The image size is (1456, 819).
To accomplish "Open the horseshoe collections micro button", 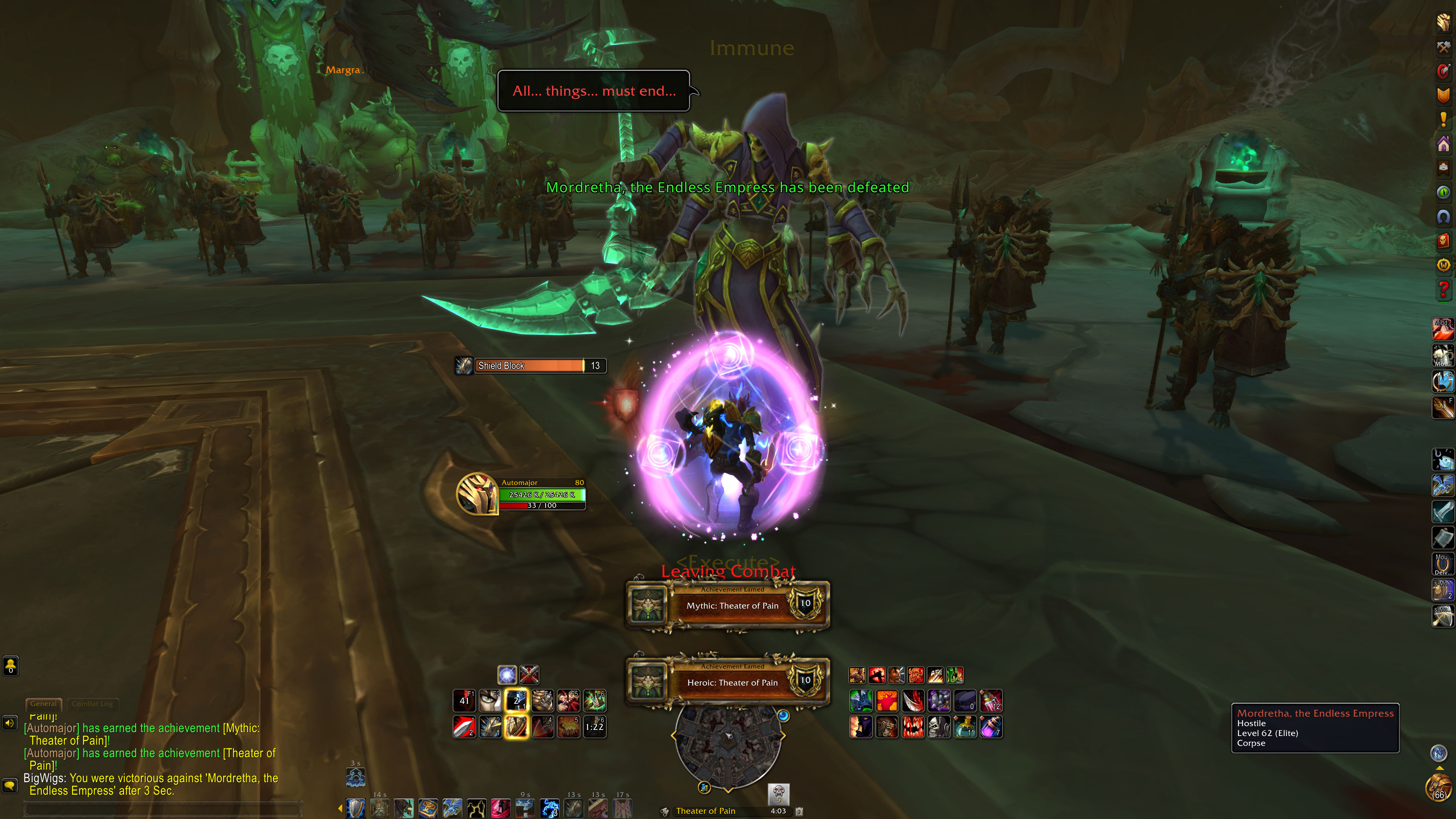I will pos(1443,217).
